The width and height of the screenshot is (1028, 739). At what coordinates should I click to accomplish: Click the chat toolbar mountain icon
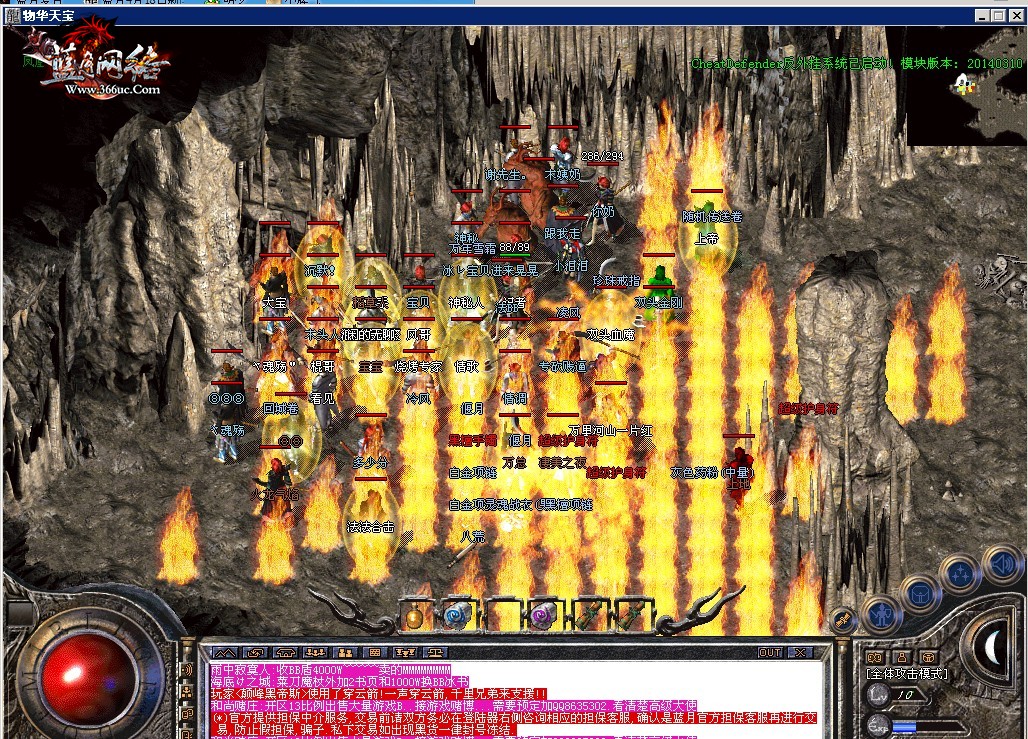(223, 653)
